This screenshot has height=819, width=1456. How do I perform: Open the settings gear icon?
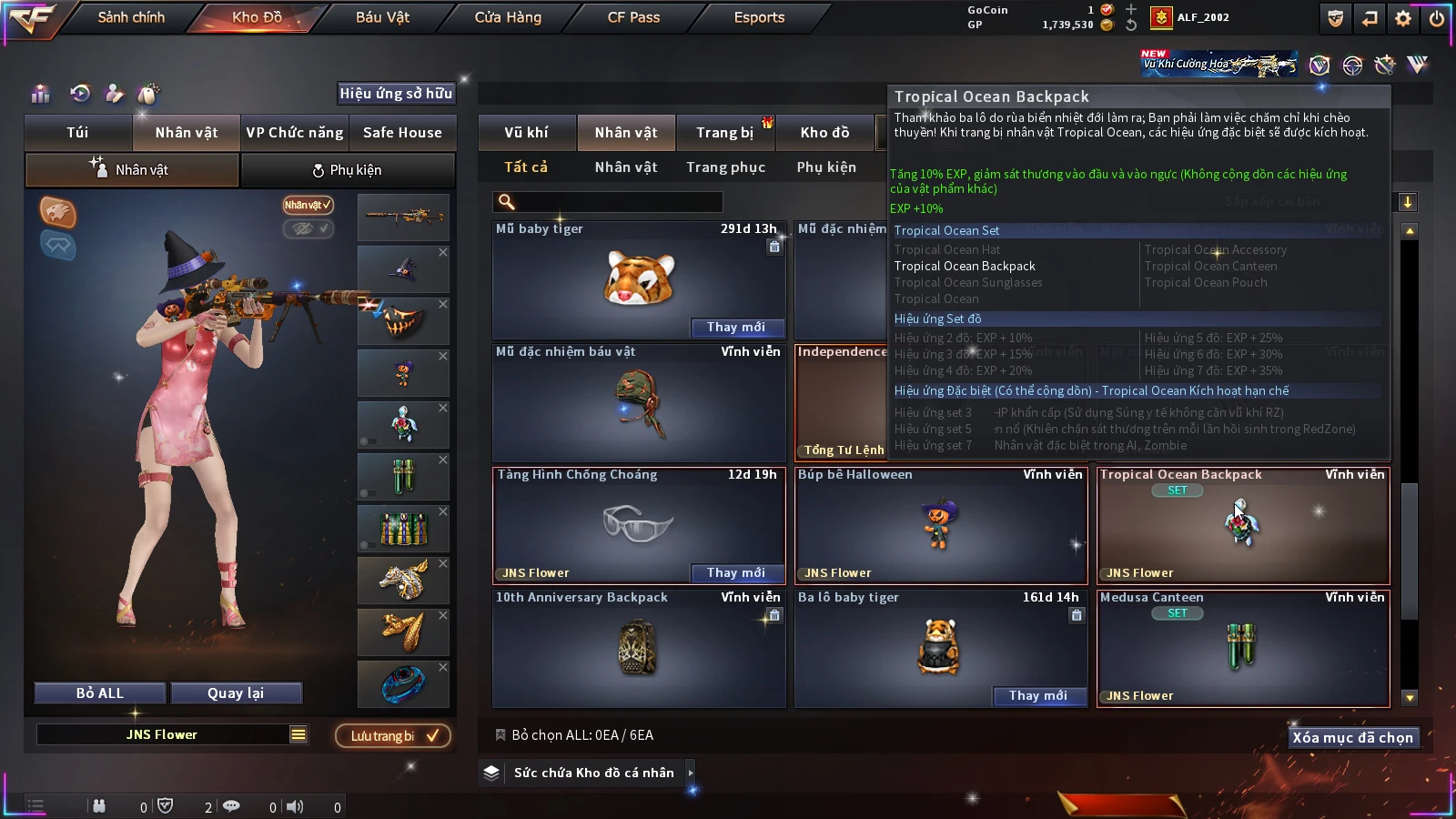[1403, 18]
